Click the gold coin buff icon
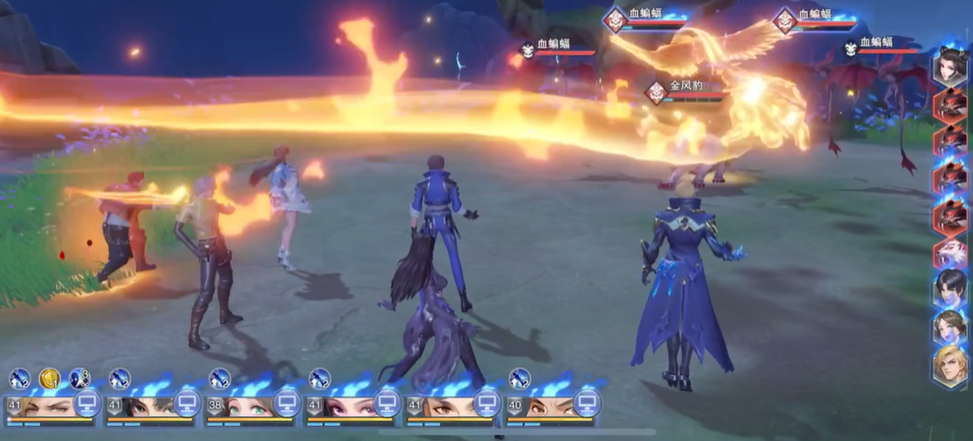The width and height of the screenshot is (973, 441). (x=49, y=378)
